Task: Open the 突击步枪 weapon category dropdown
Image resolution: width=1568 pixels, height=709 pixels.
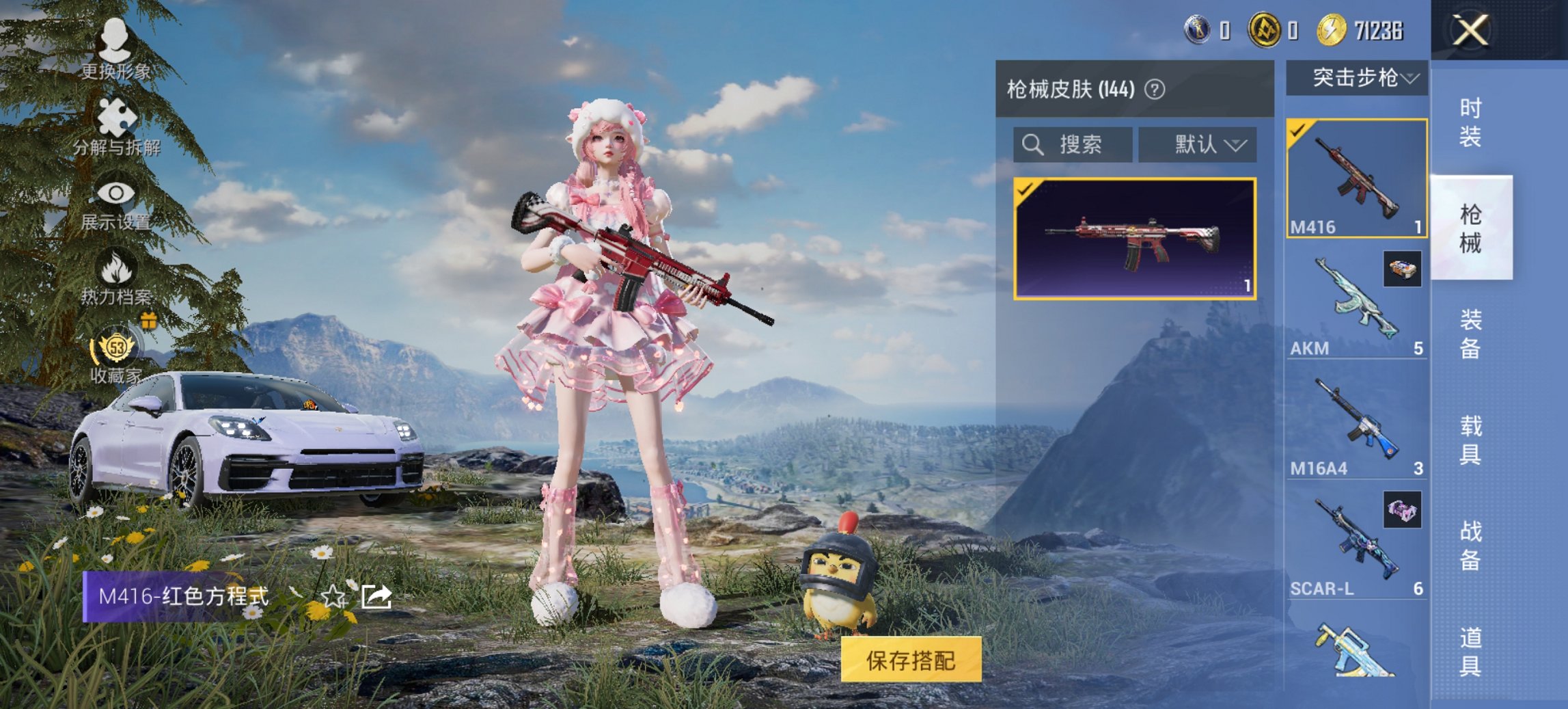Action: point(1356,78)
